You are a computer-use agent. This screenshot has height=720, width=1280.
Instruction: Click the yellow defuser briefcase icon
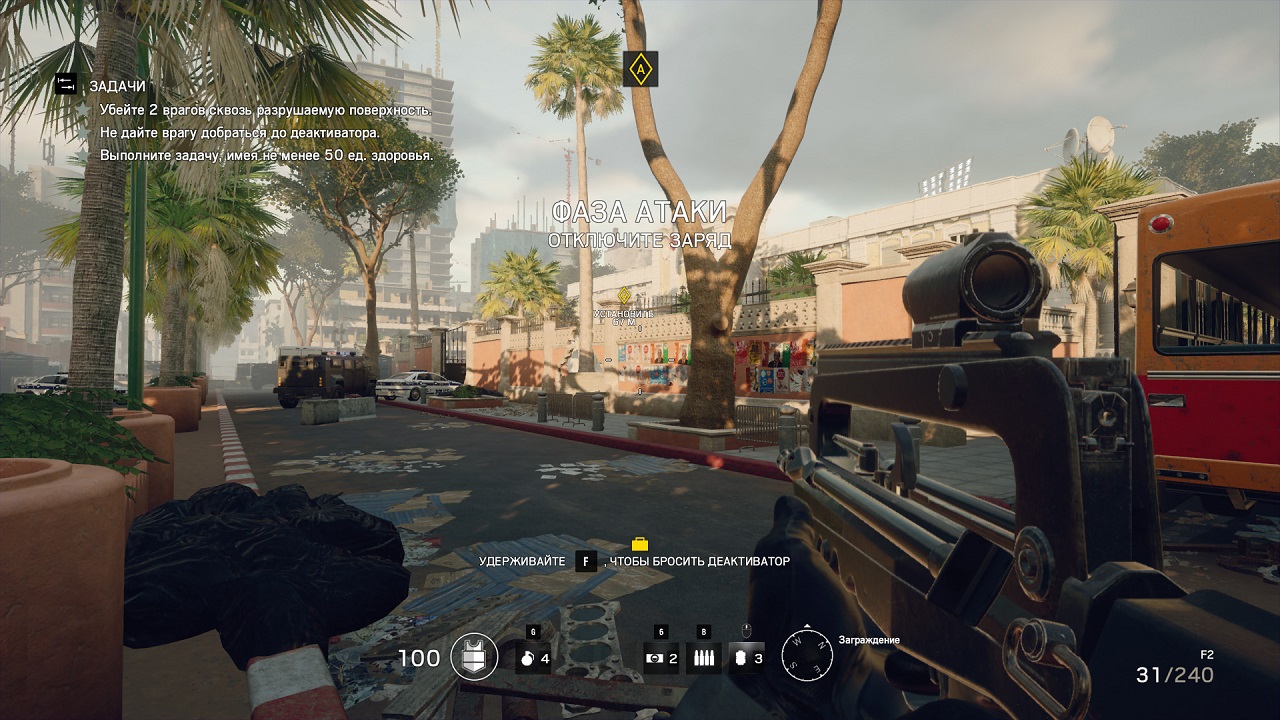coord(640,544)
